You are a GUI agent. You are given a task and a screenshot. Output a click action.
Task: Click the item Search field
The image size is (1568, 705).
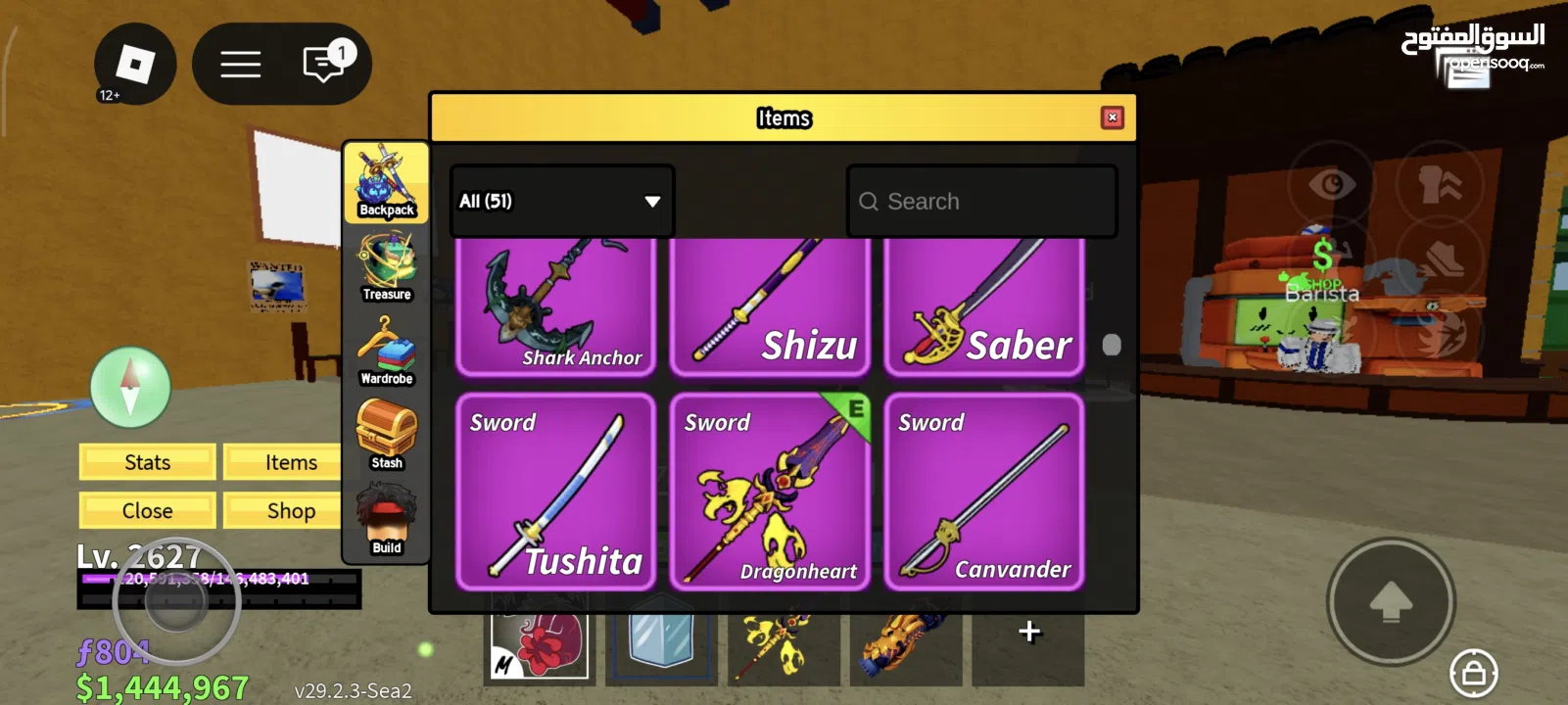pyautogui.click(x=981, y=201)
